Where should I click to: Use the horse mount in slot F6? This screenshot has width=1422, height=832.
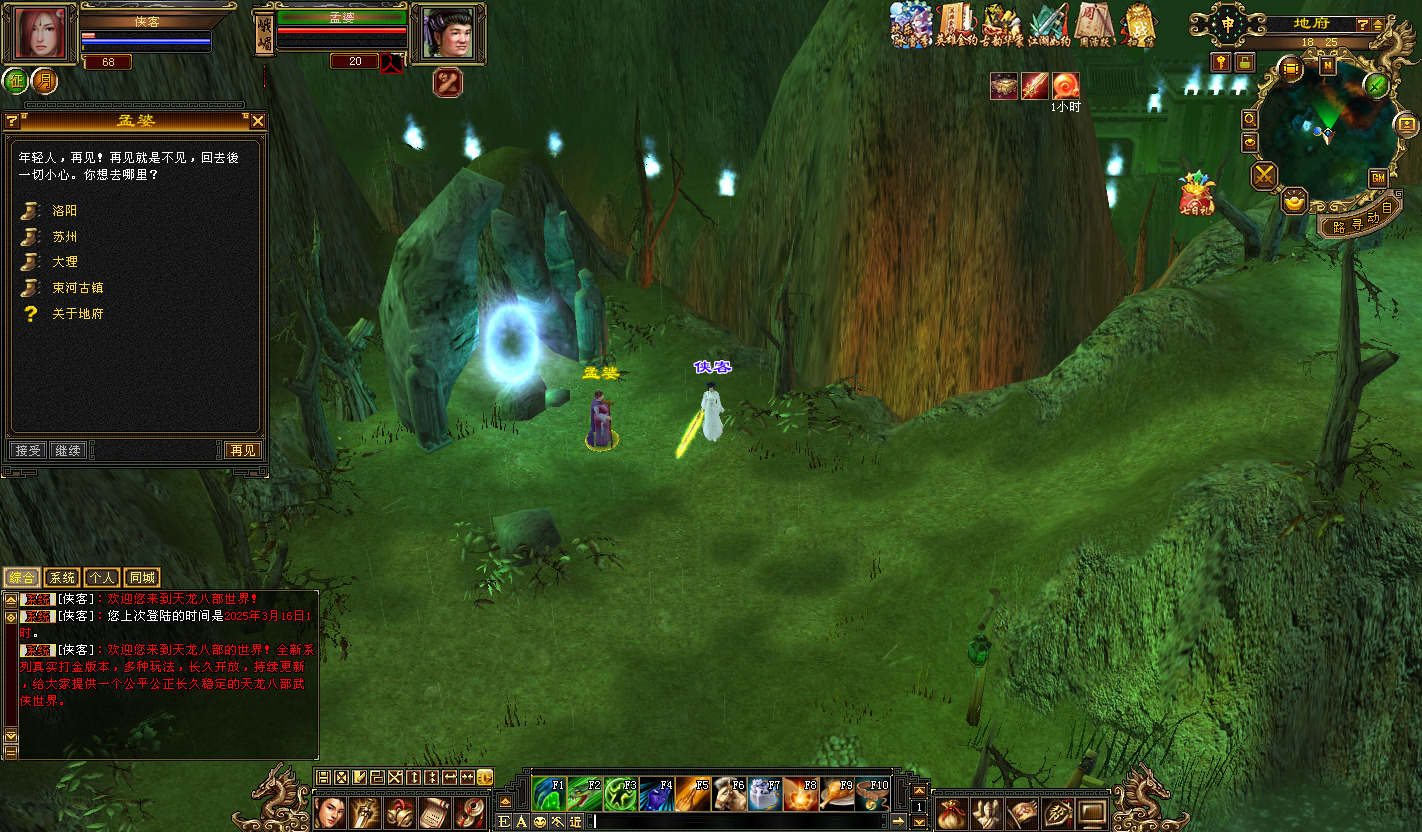click(x=730, y=794)
